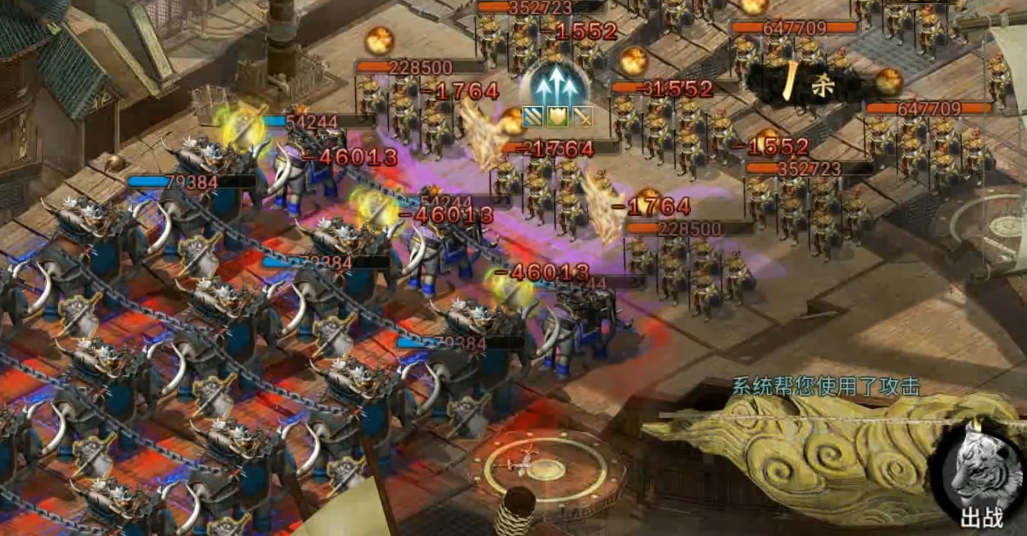Screen dimensions: 1027x536
Task: Activate the green shield tactic icon
Action: (556, 116)
